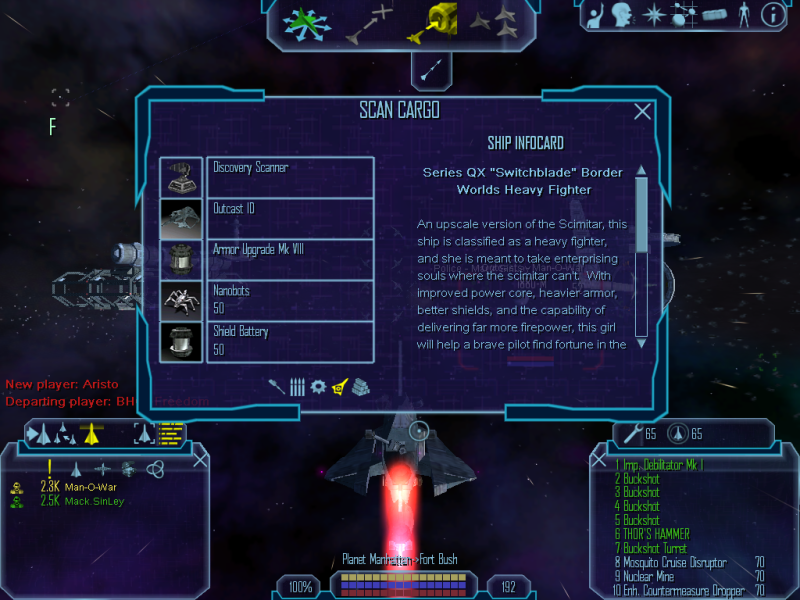The image size is (800, 600).
Task: Close the Scan Cargo window
Action: click(x=643, y=112)
